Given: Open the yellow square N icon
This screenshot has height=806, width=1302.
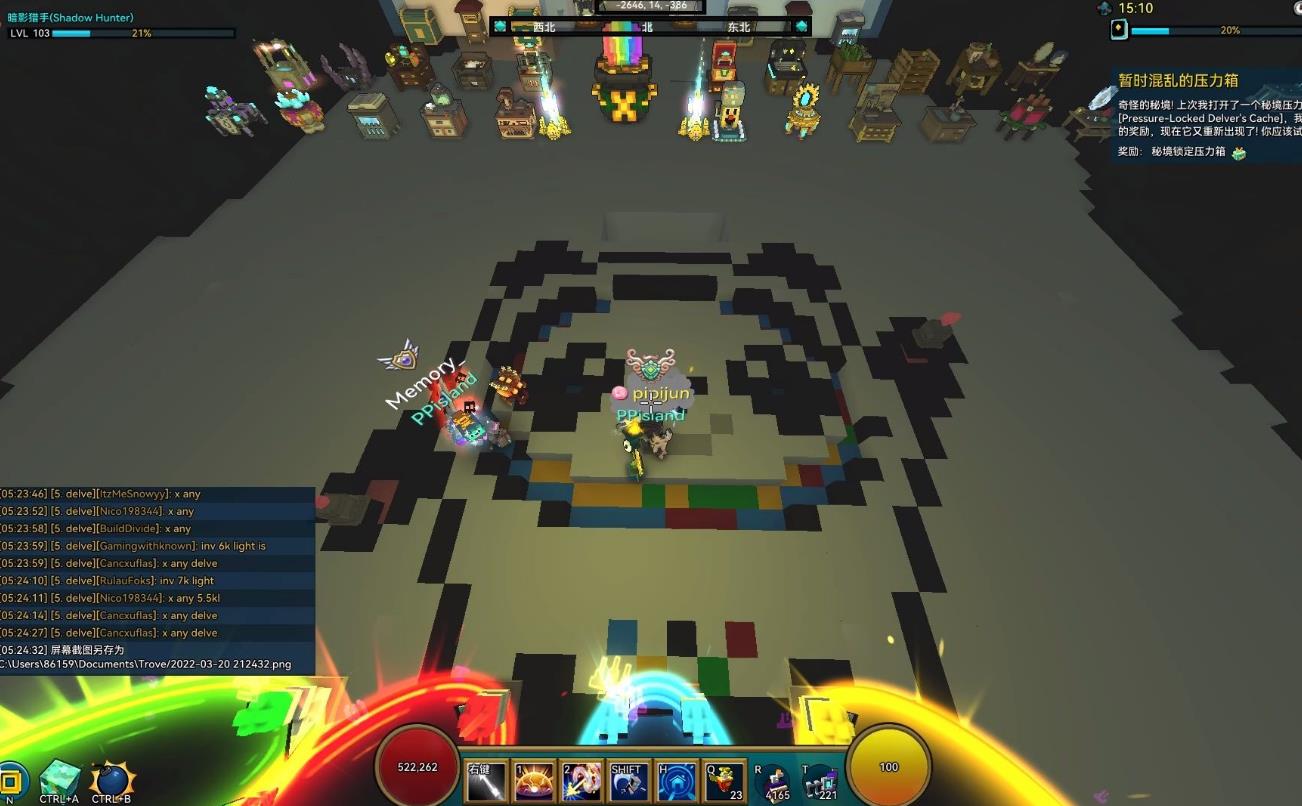Looking at the screenshot, I should 12,781.
